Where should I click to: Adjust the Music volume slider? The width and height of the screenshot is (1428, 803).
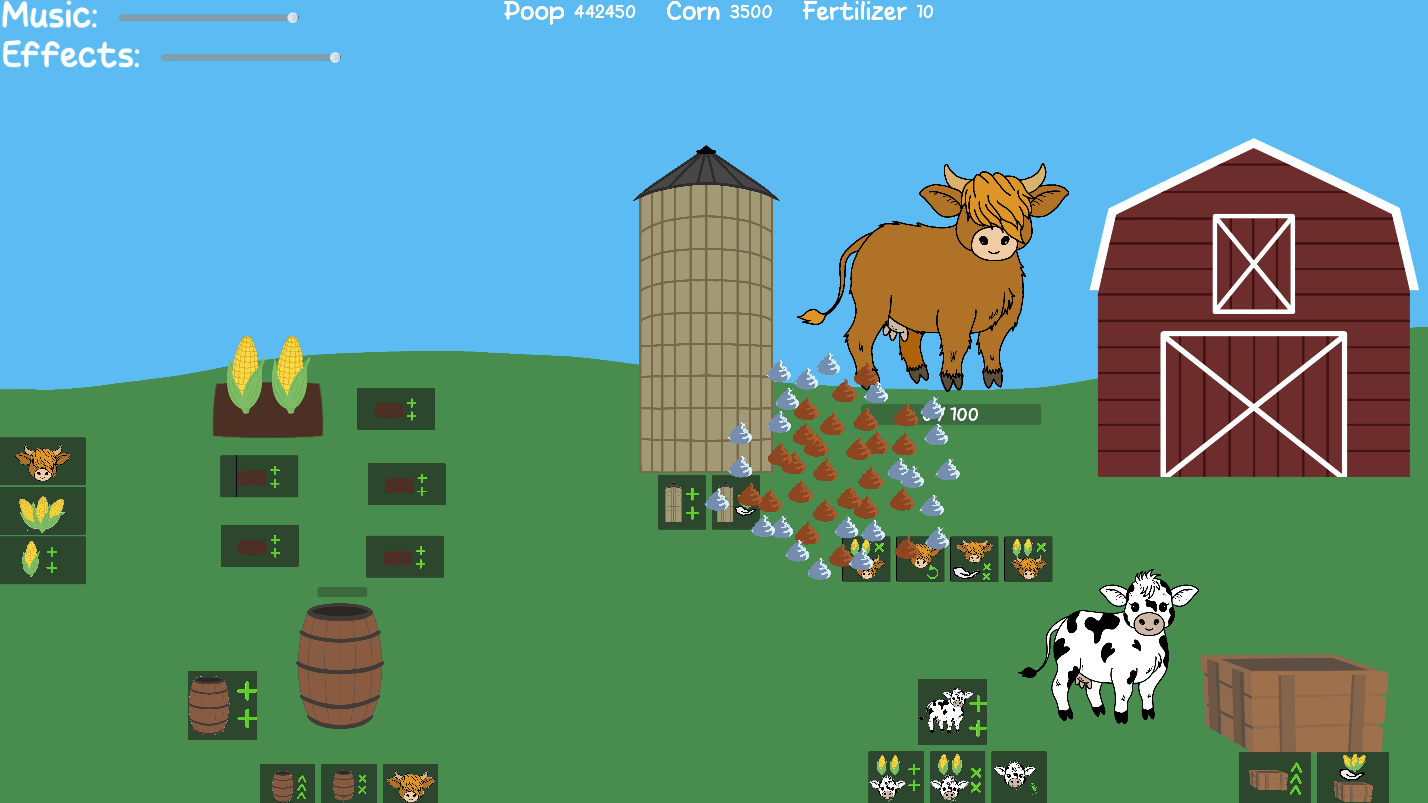pyautogui.click(x=293, y=17)
